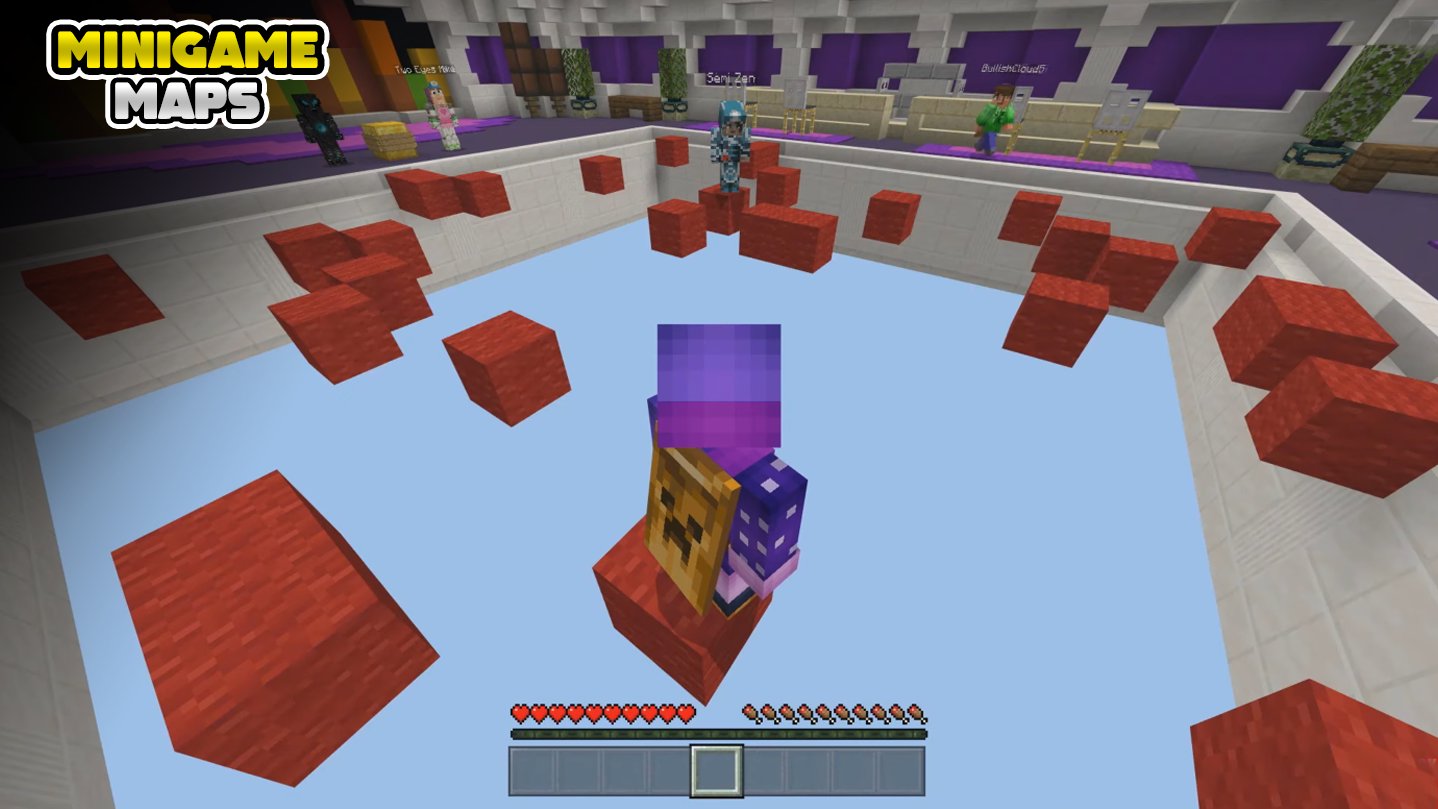Viewport: 1438px width, 809px height.
Task: Click the purple shield on the player's back
Action: [770, 510]
